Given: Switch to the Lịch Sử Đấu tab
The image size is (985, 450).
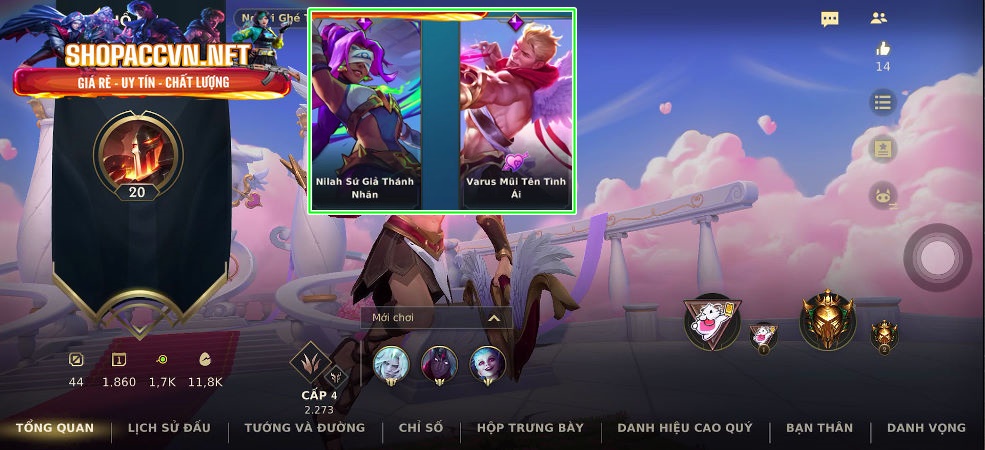Looking at the screenshot, I should [169, 428].
